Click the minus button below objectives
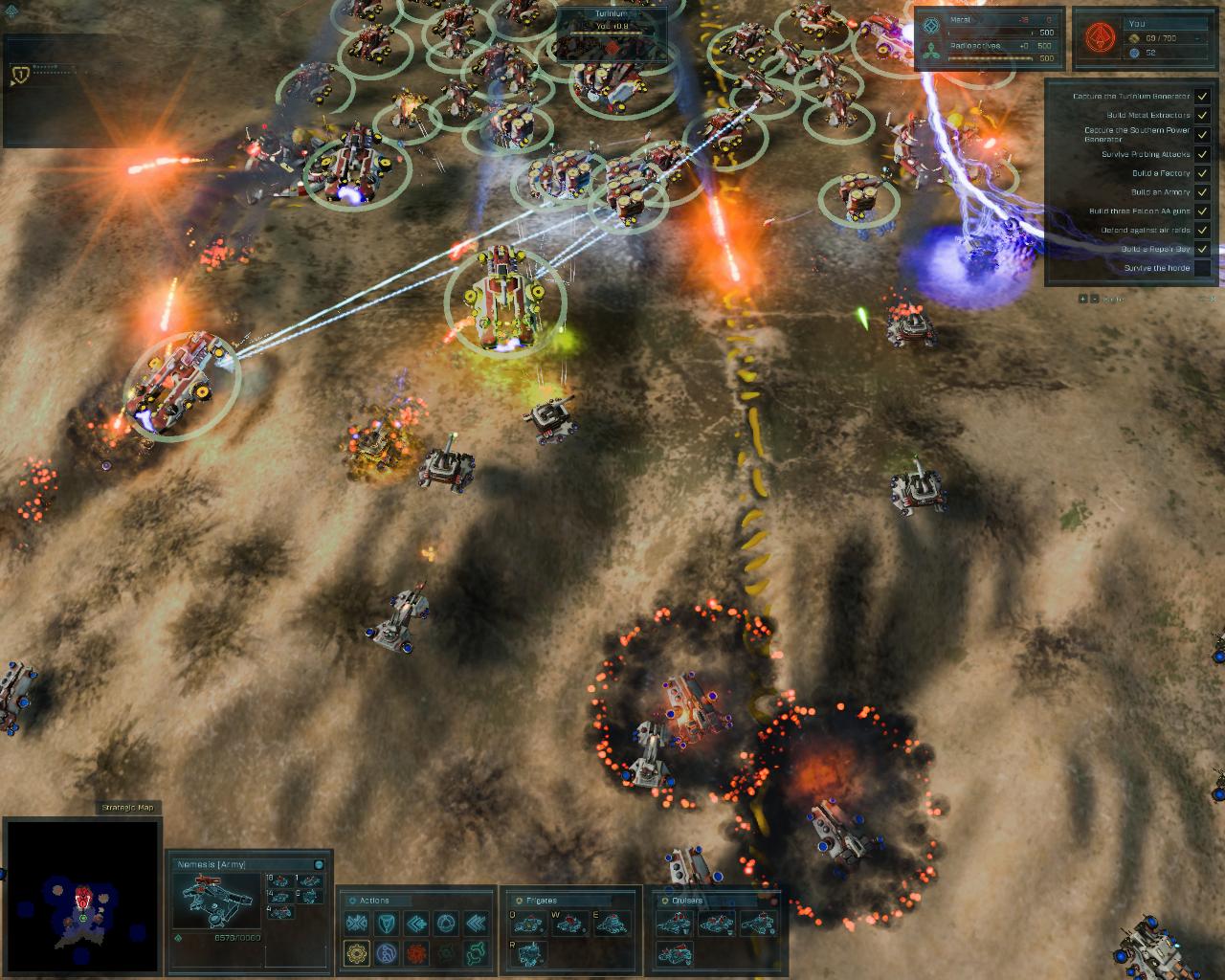1225x980 pixels. pos(1094,299)
